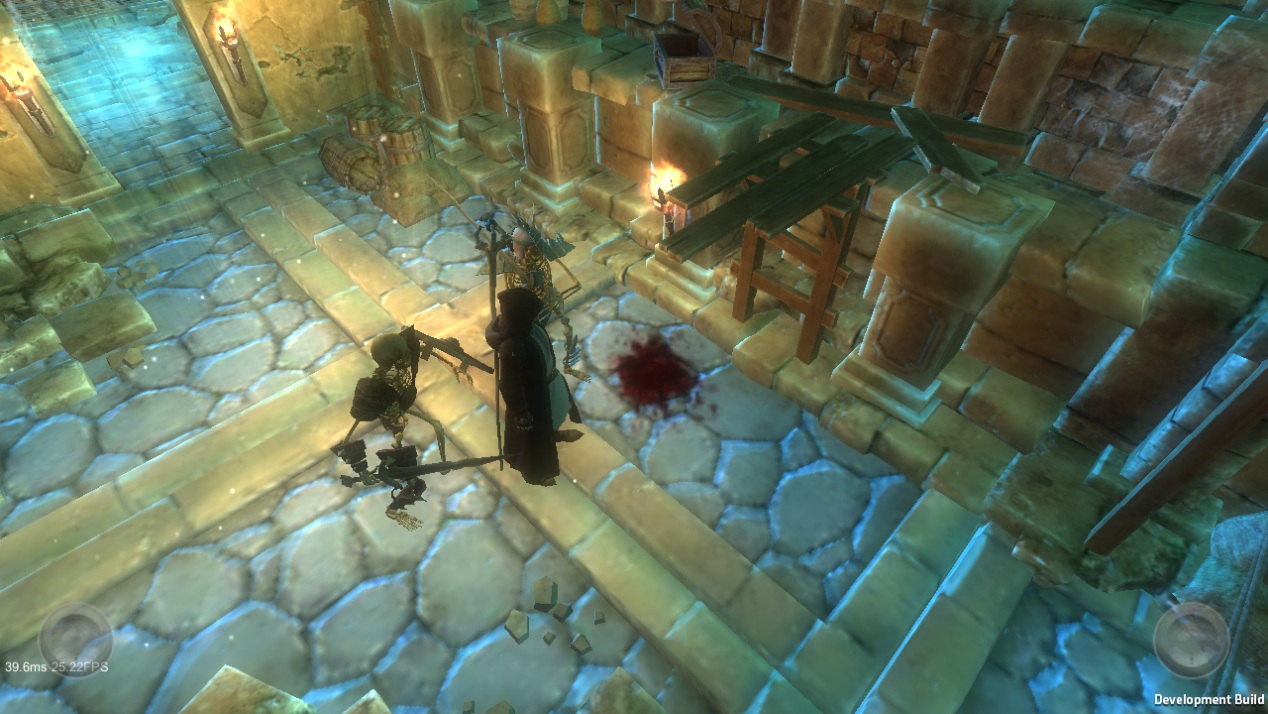Tap the right round action button
The height and width of the screenshot is (714, 1268).
[1191, 640]
